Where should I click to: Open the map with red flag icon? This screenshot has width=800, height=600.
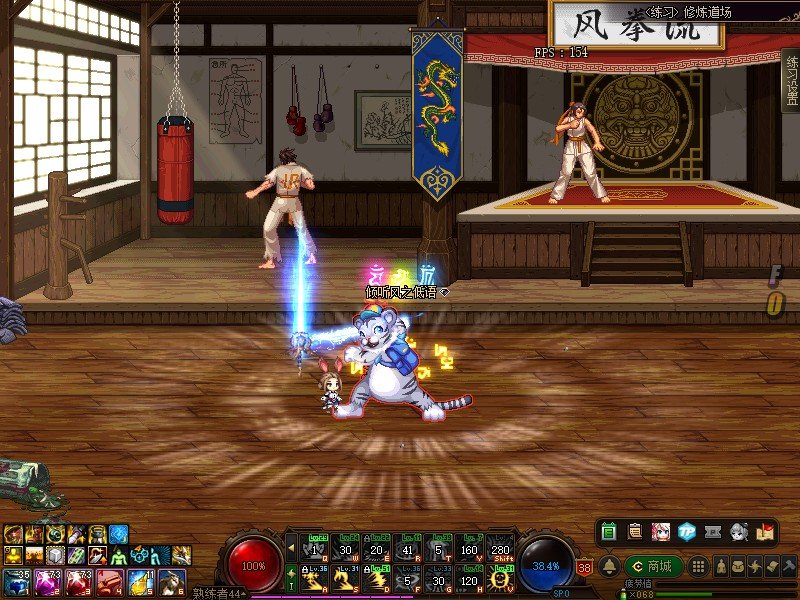[765, 532]
